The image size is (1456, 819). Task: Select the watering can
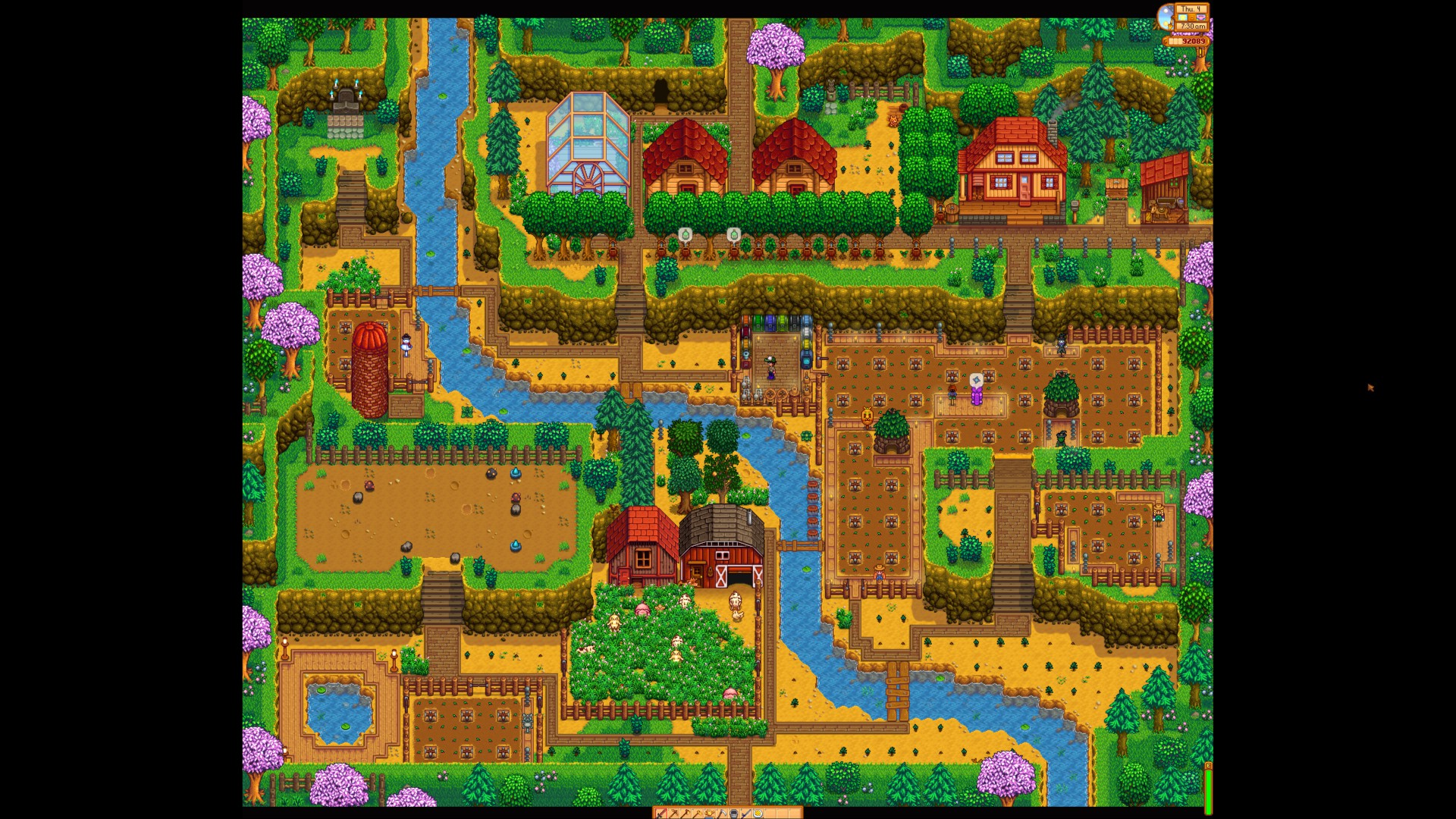pyautogui.click(x=711, y=814)
